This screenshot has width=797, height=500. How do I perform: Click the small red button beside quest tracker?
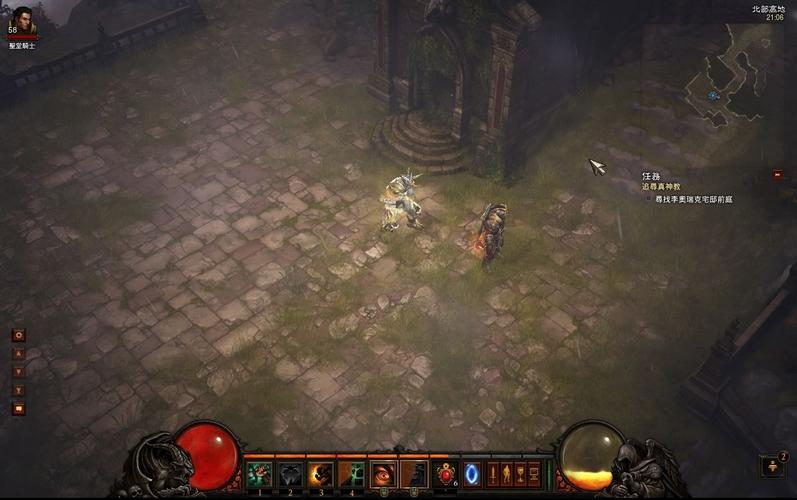777,175
